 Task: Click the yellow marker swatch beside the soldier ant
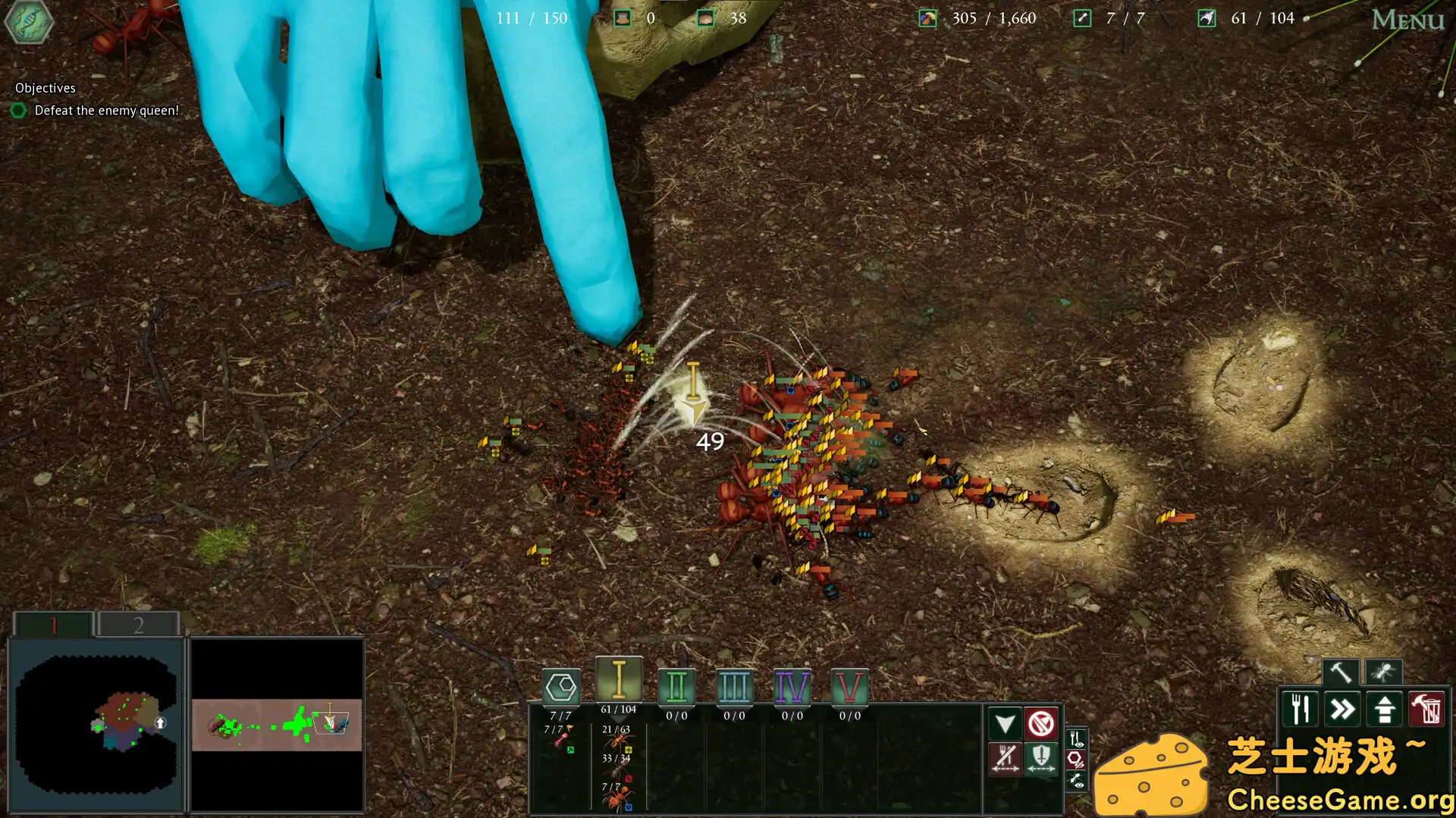click(629, 750)
